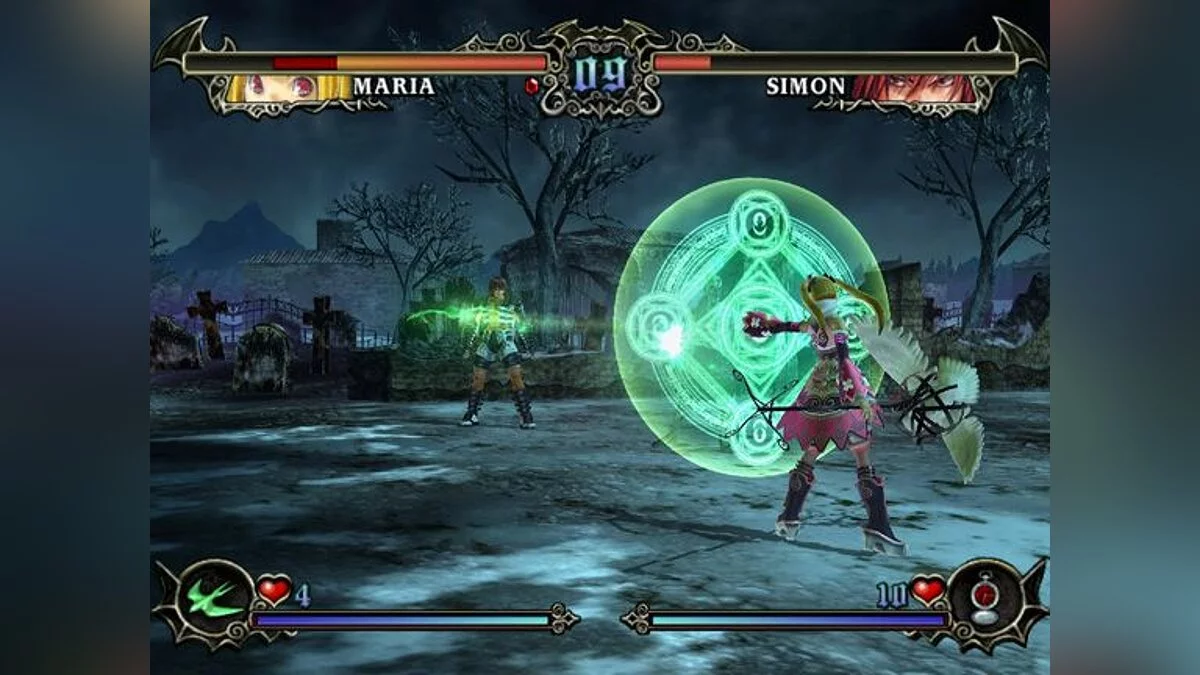Select the green bird sub-weapon icon

point(216,600)
